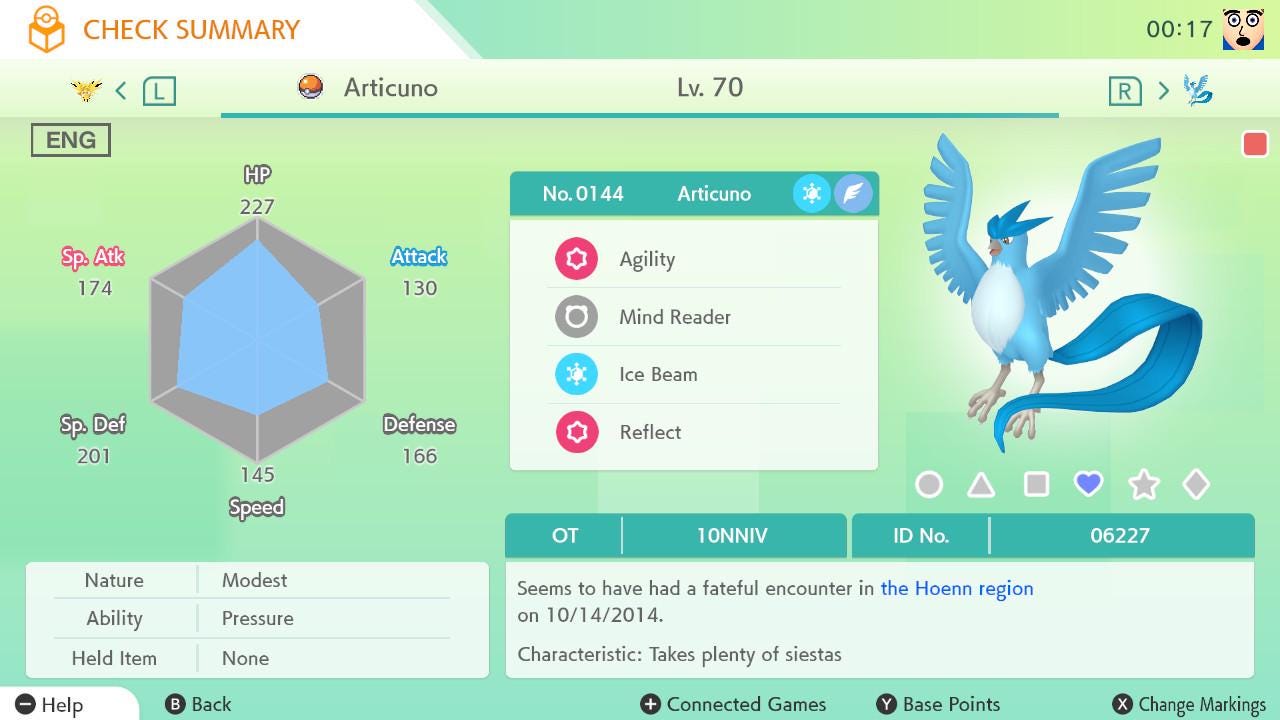This screenshot has height=720, width=1280.
Task: Toggle the square marking
Action: click(1036, 485)
